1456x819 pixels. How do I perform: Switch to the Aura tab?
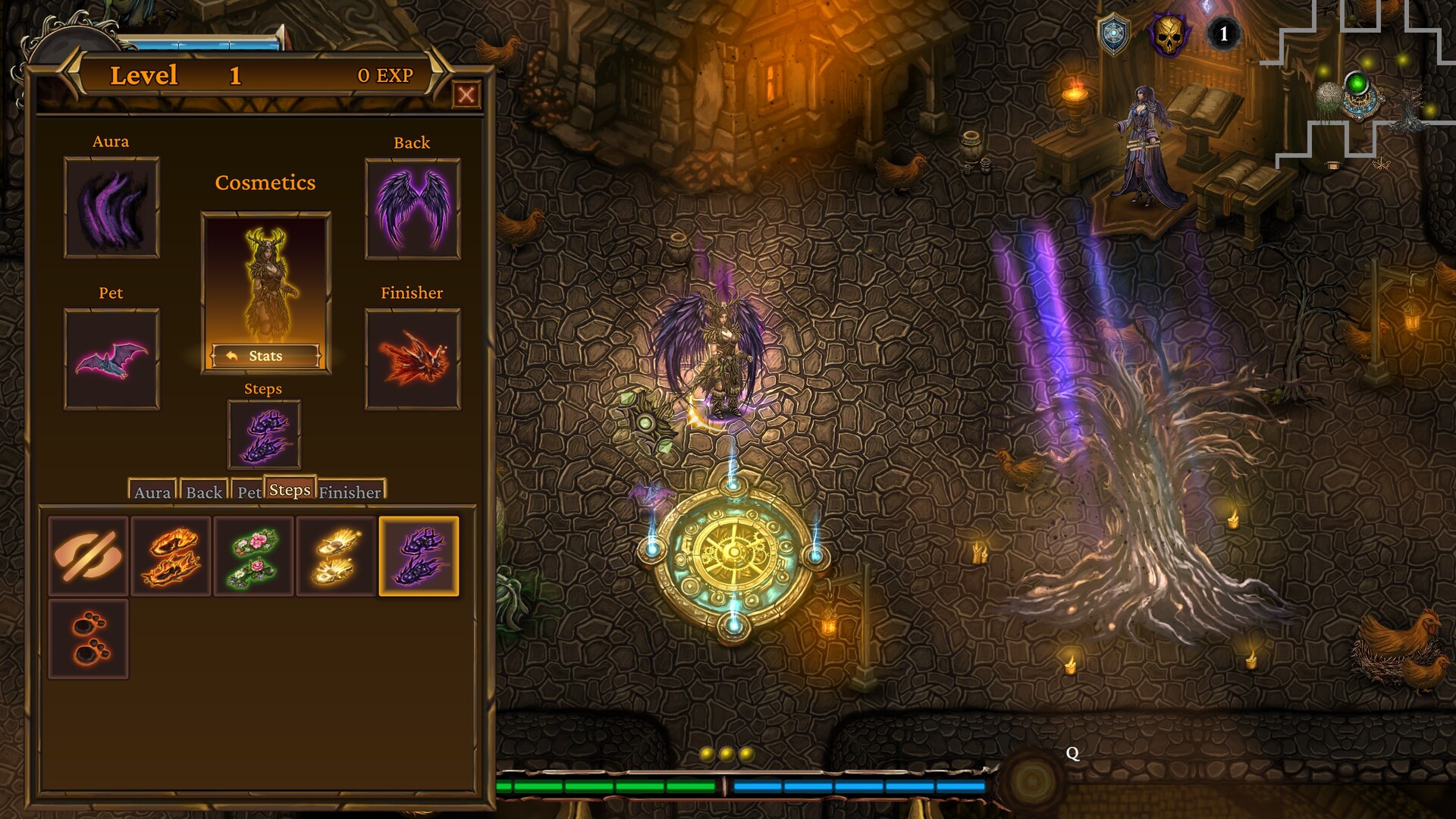152,493
